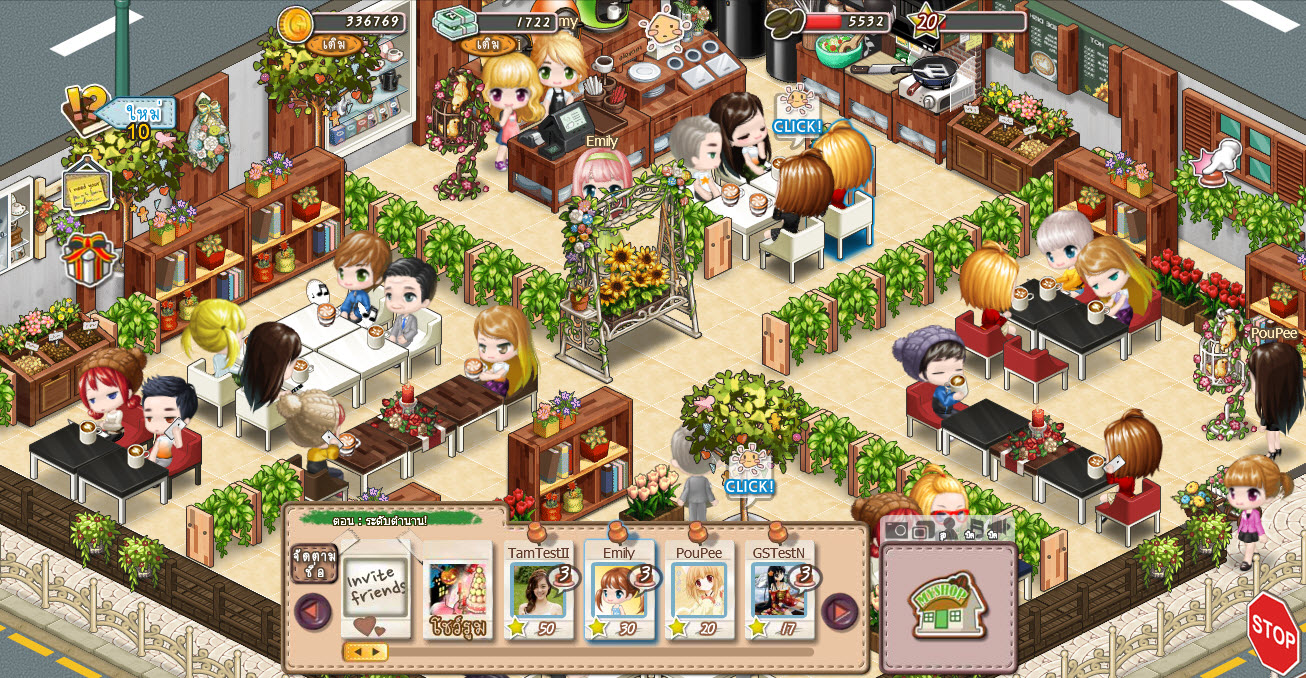Select Emily's friend card
1306x678 pixels.
(x=619, y=592)
